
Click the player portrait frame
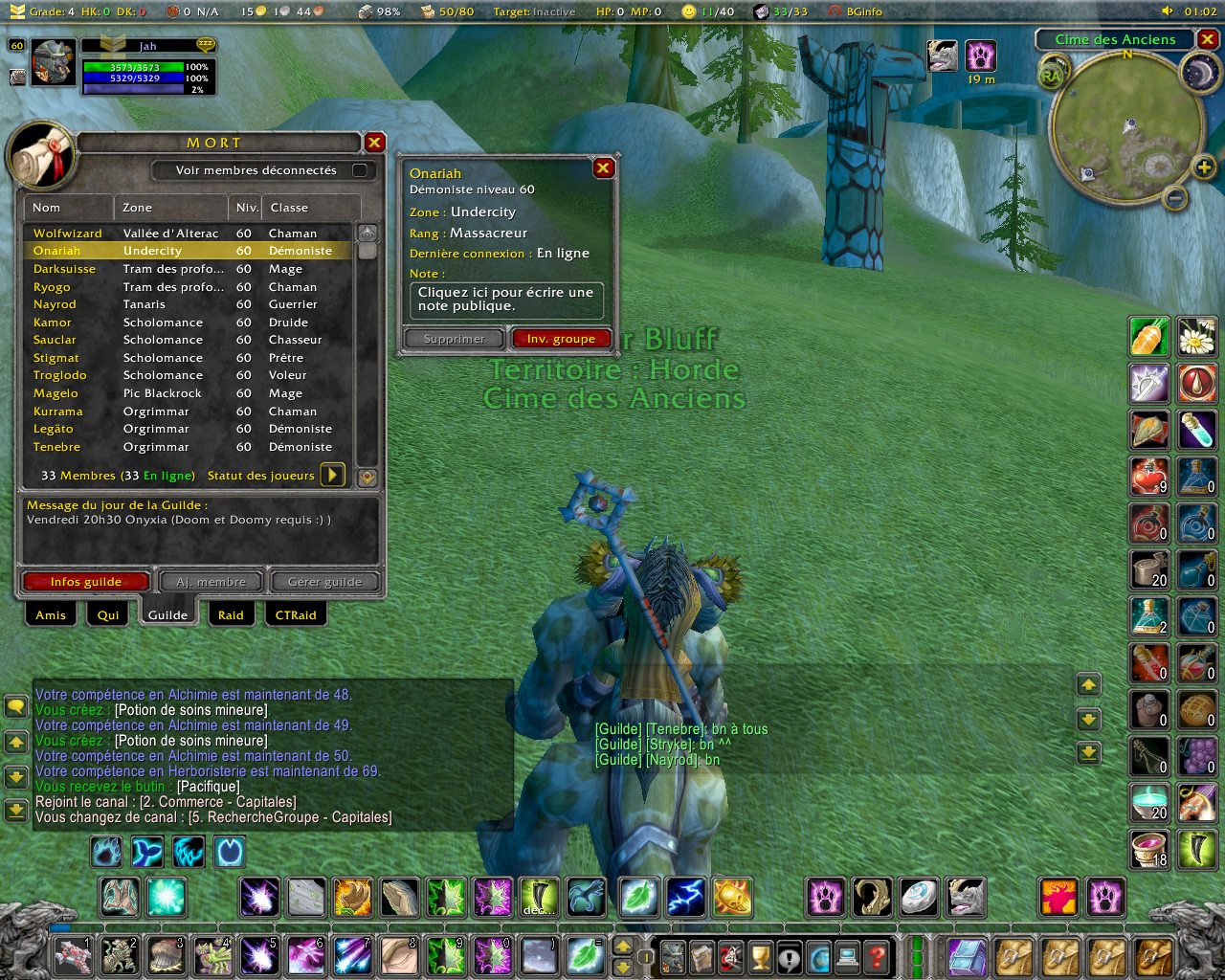point(53,63)
